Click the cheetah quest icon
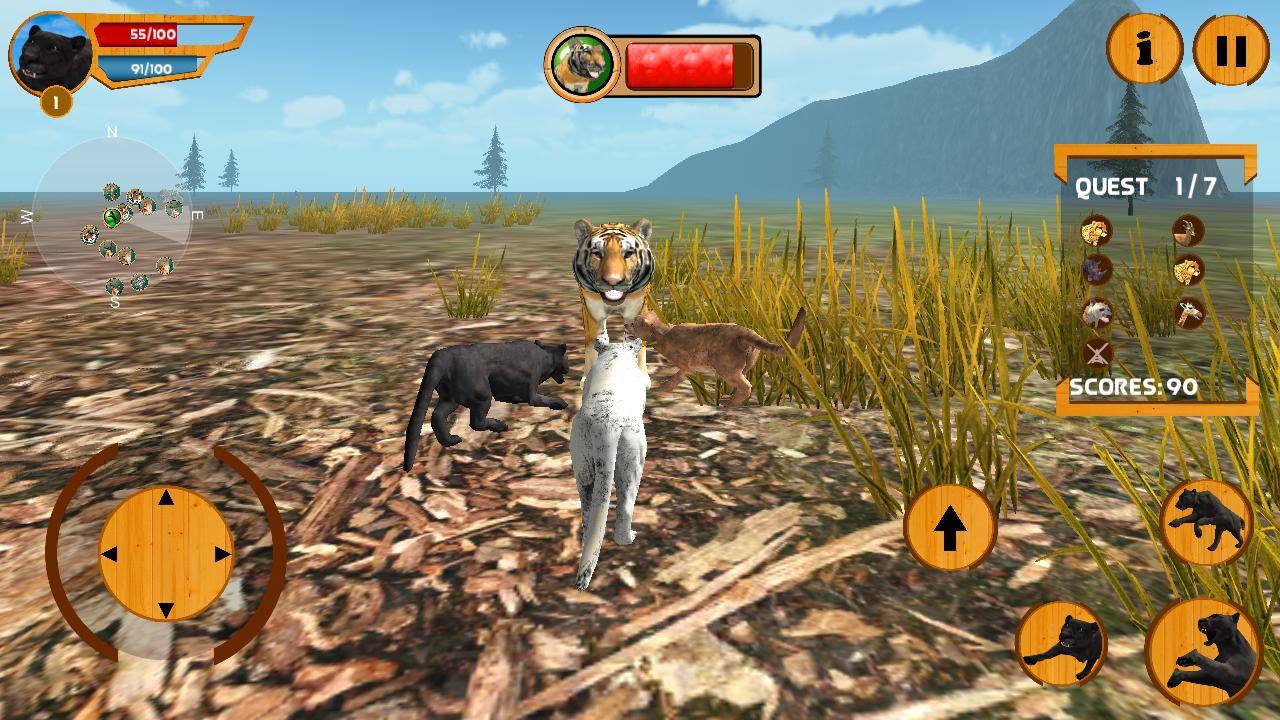The height and width of the screenshot is (720, 1280). [x=1187, y=270]
